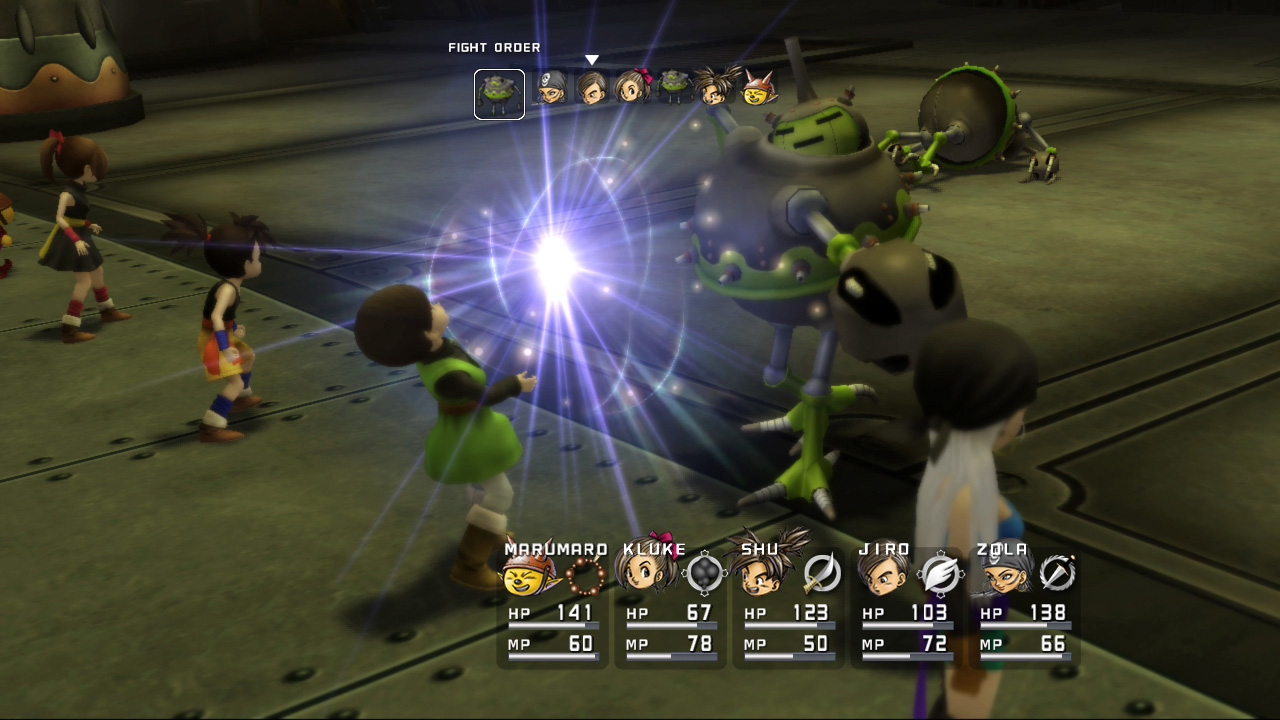The image size is (1280, 720).
Task: Click Marumaro's portrait in the fight order
Action: click(760, 90)
